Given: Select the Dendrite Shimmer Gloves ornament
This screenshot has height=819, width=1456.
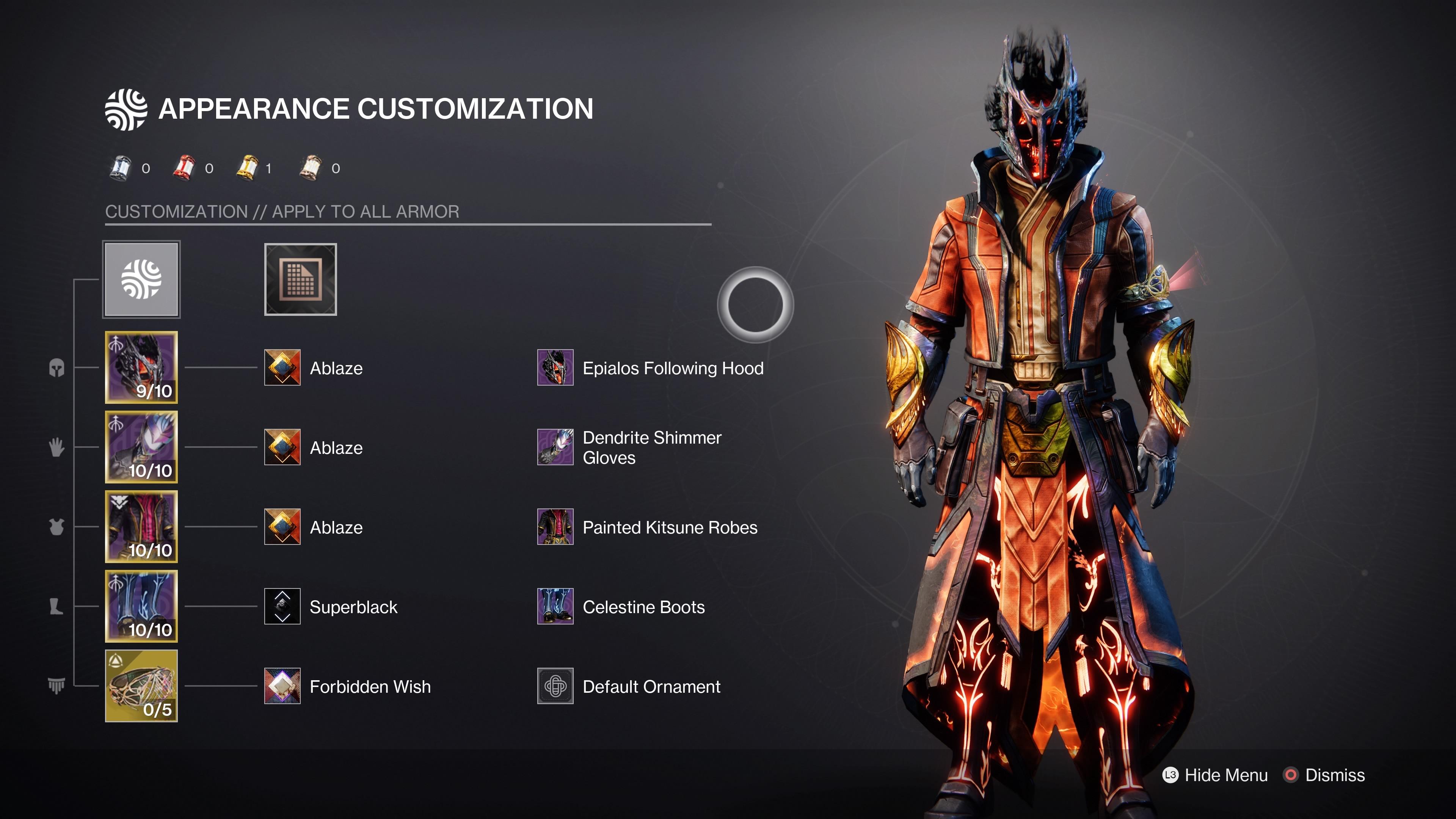Looking at the screenshot, I should pyautogui.click(x=555, y=448).
